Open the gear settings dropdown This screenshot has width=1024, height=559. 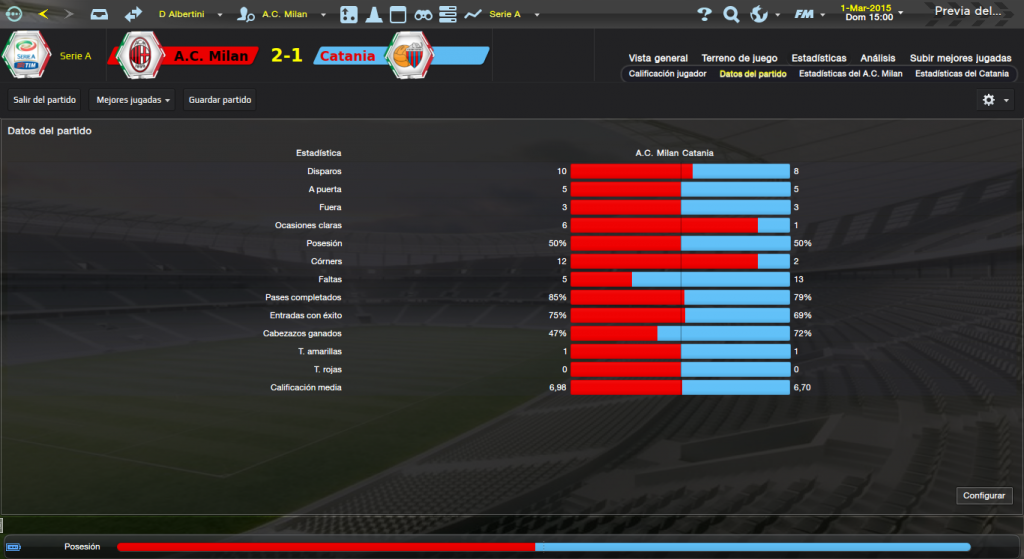994,100
